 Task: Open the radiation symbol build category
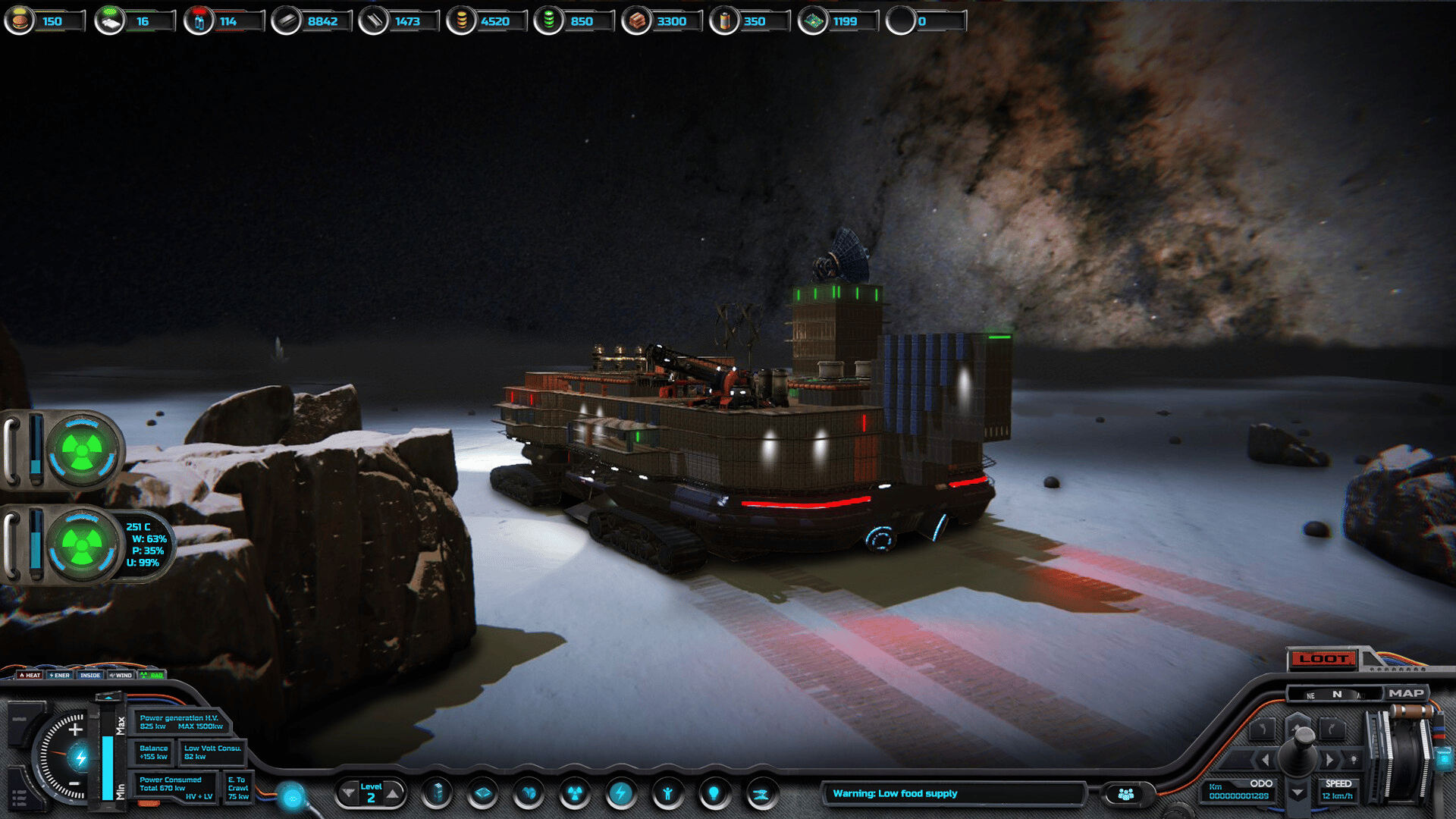pos(575,794)
